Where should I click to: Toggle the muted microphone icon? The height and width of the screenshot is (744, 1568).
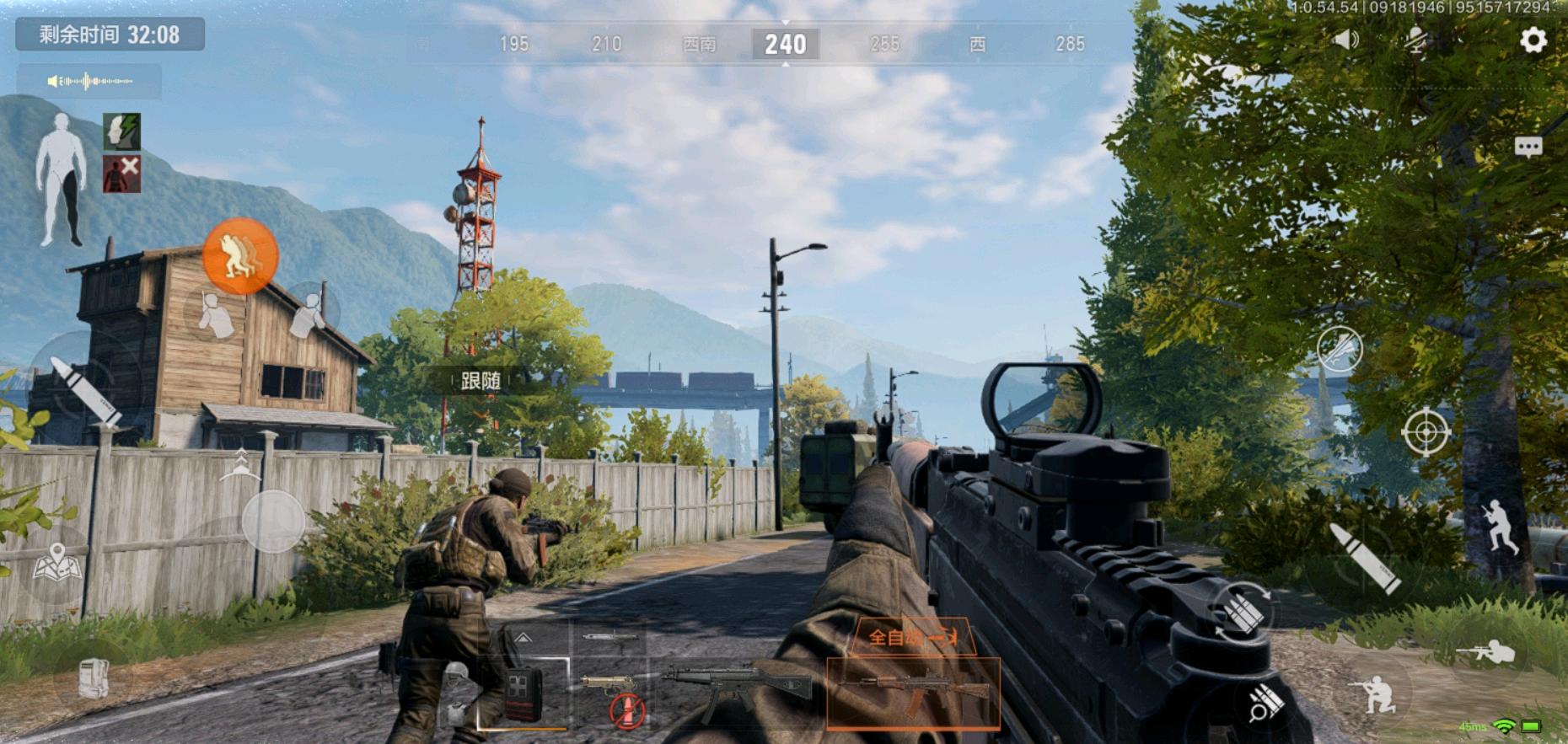coord(1416,40)
